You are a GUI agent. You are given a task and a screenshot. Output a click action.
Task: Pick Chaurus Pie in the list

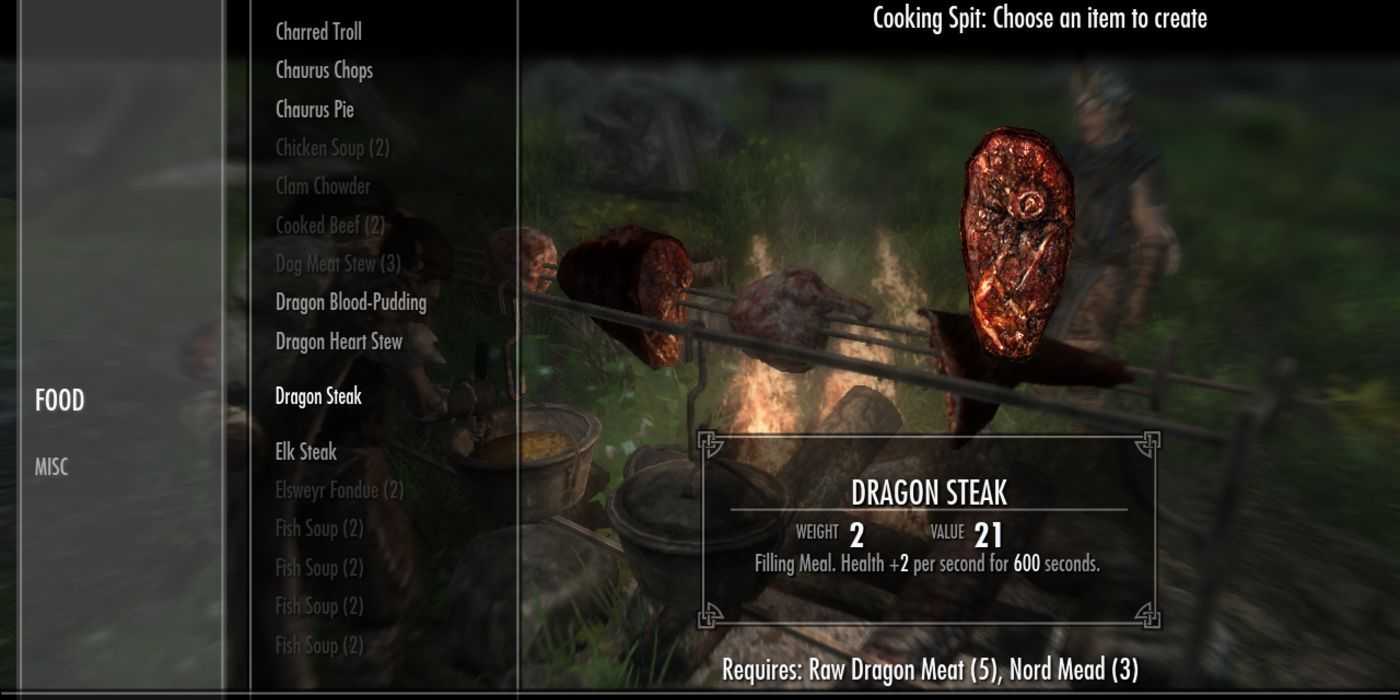coord(314,109)
